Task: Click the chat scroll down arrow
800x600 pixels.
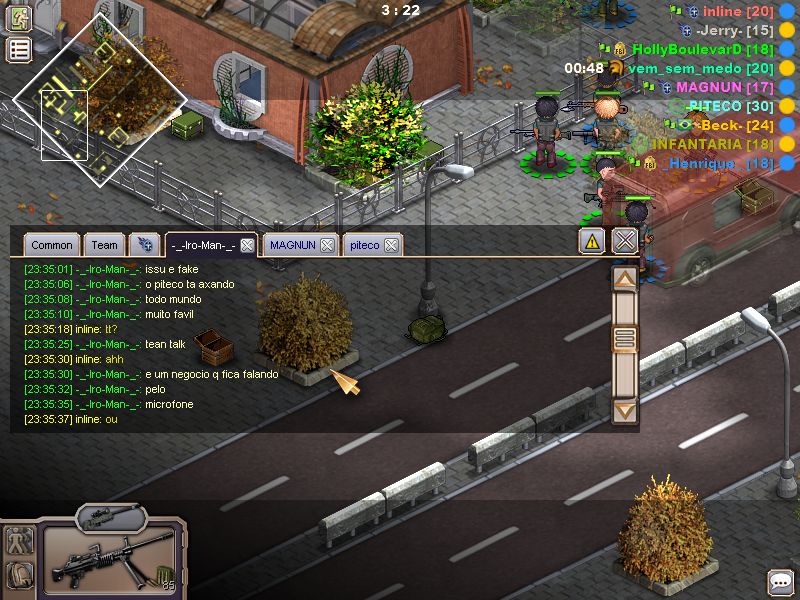Action: (x=624, y=410)
